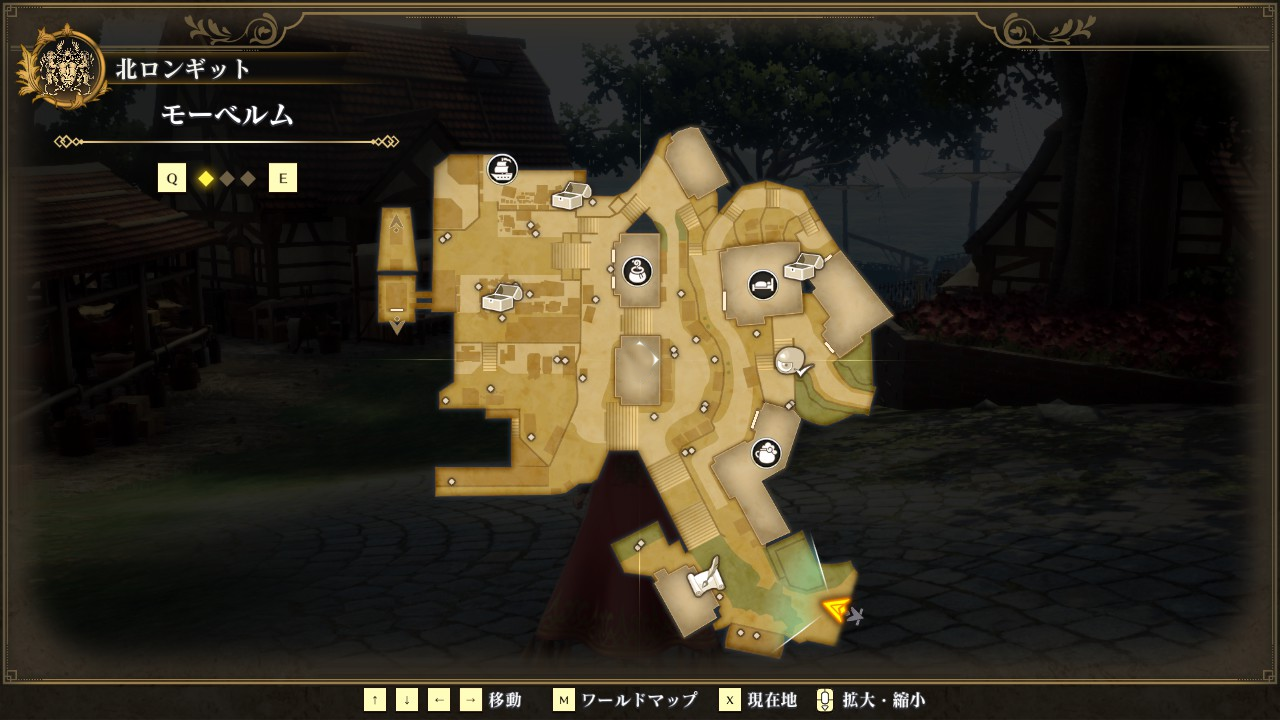Choose the cauldron potion shop marker
Image resolution: width=1280 pixels, height=720 pixels.
tap(638, 270)
